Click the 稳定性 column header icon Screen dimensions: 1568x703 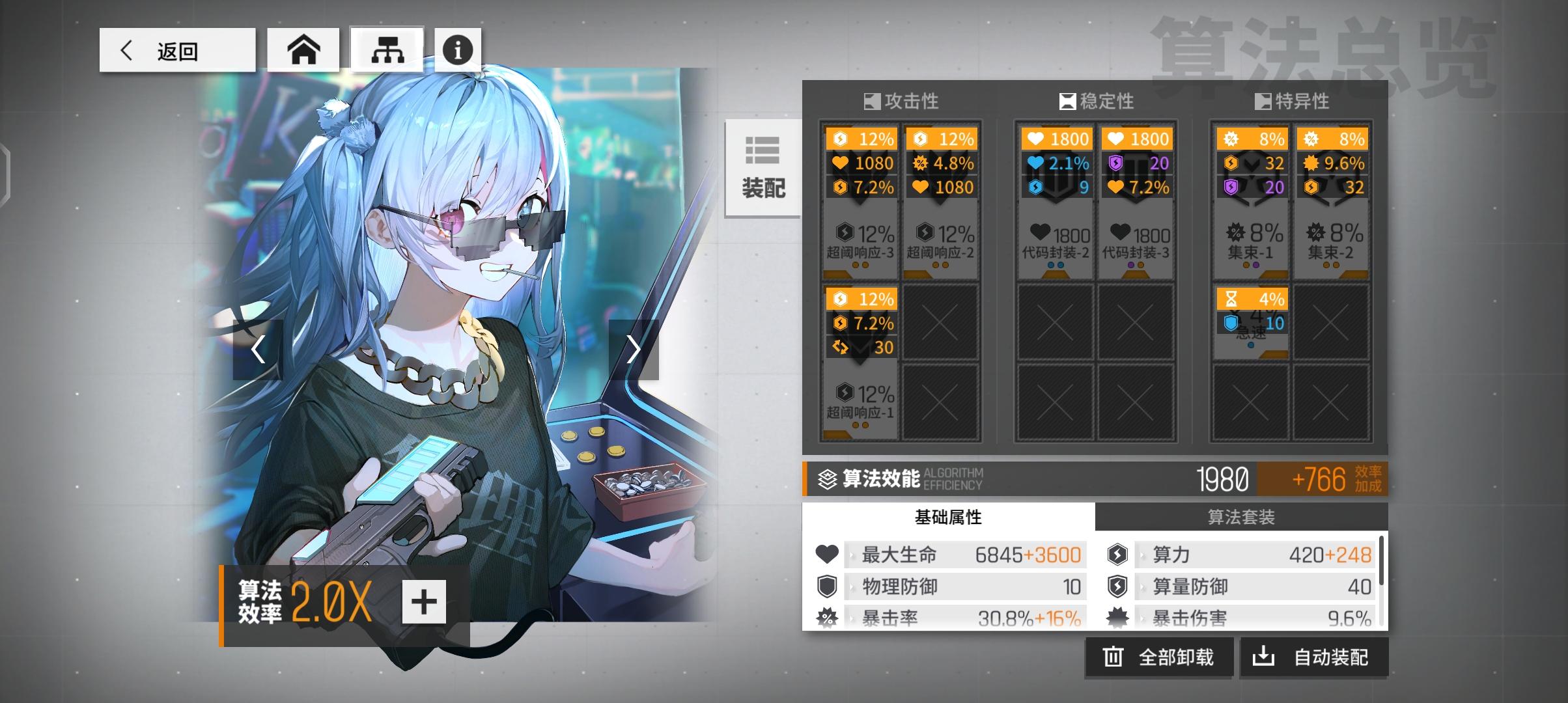(1065, 102)
